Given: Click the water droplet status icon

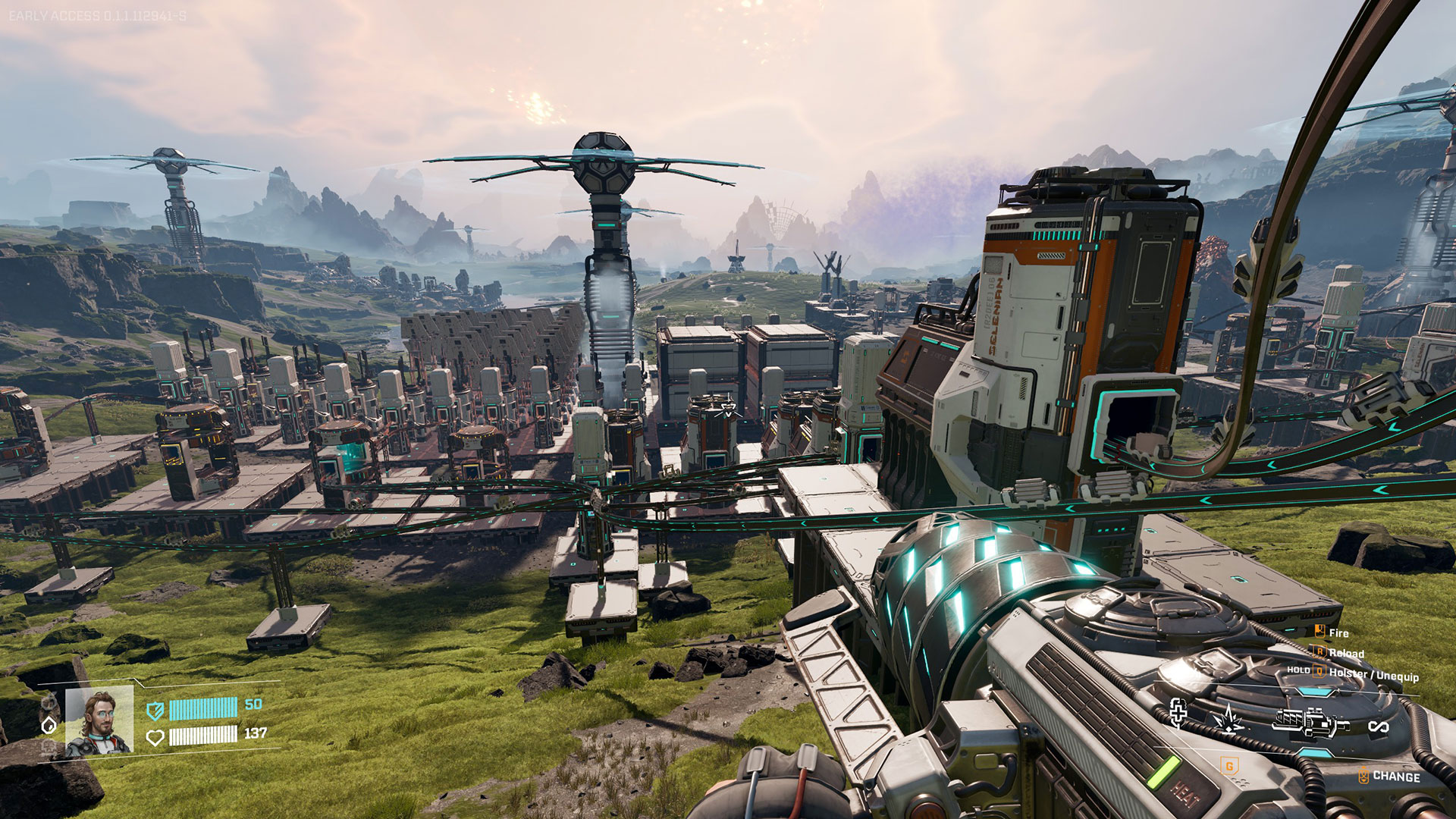Looking at the screenshot, I should (49, 726).
